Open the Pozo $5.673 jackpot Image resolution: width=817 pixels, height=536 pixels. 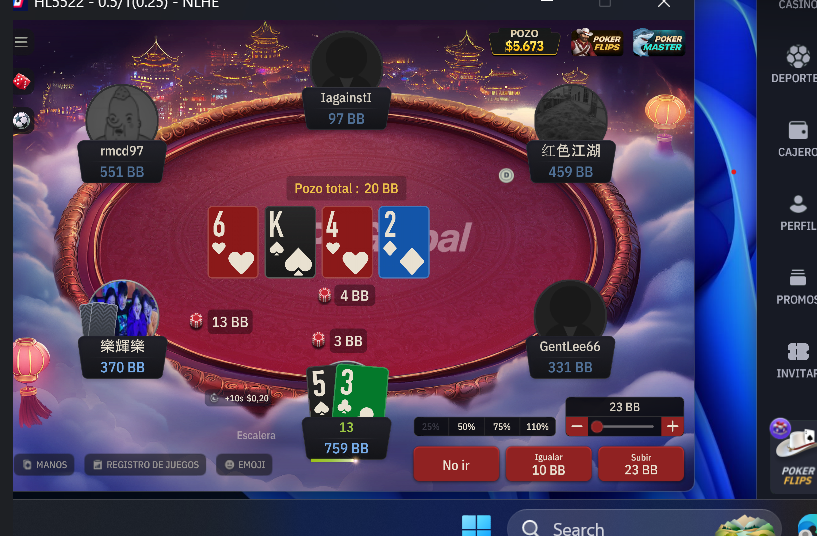(x=524, y=41)
